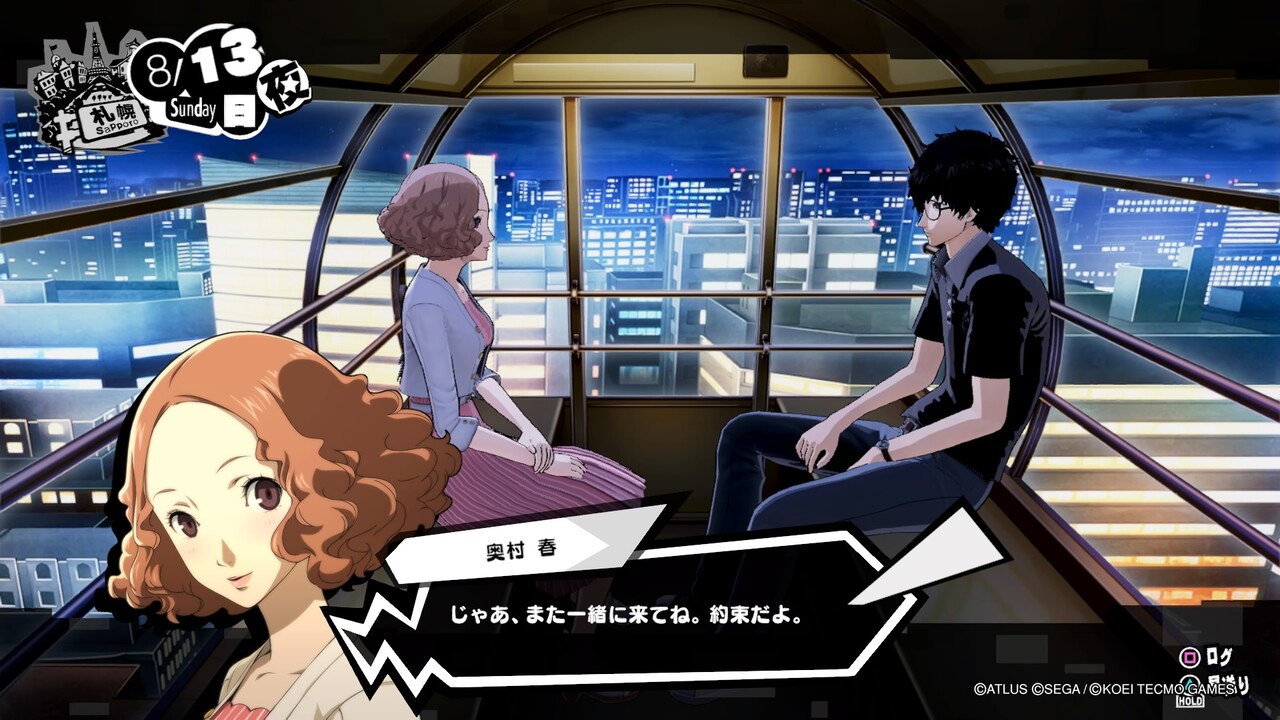Open the ログ conversation log
The height and width of the screenshot is (720, 1280).
coord(1220,657)
